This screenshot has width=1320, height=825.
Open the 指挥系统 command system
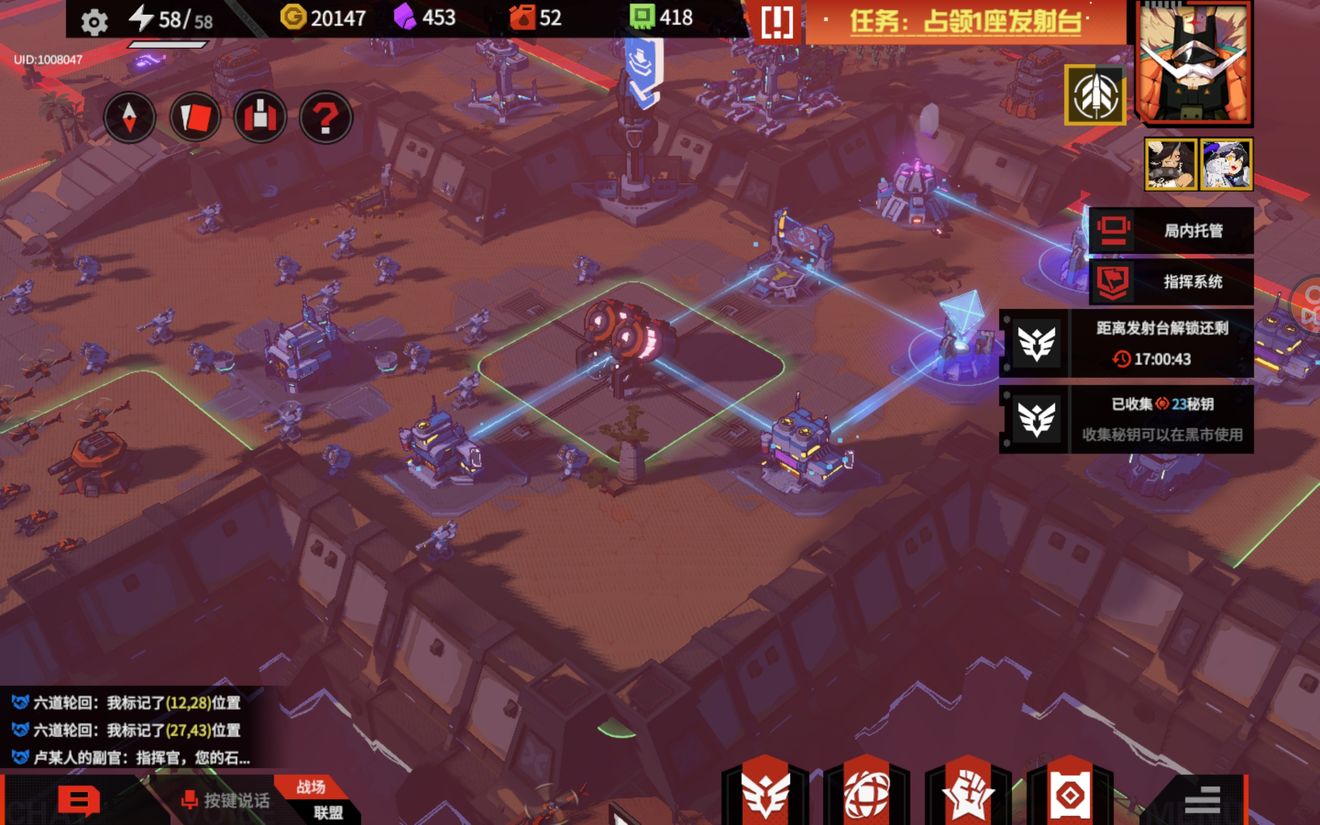(x=1171, y=282)
